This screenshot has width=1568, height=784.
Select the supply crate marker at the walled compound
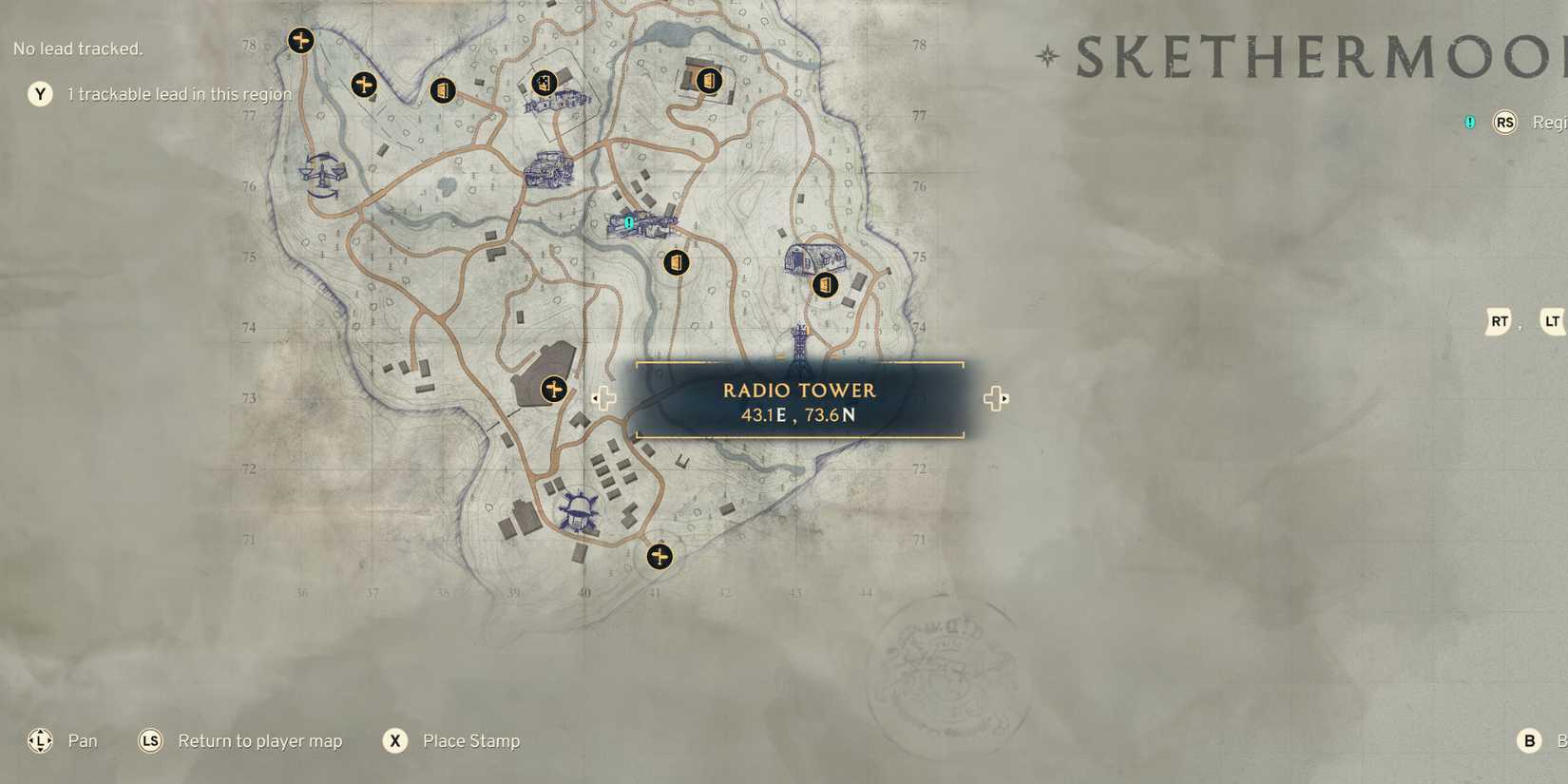[545, 84]
